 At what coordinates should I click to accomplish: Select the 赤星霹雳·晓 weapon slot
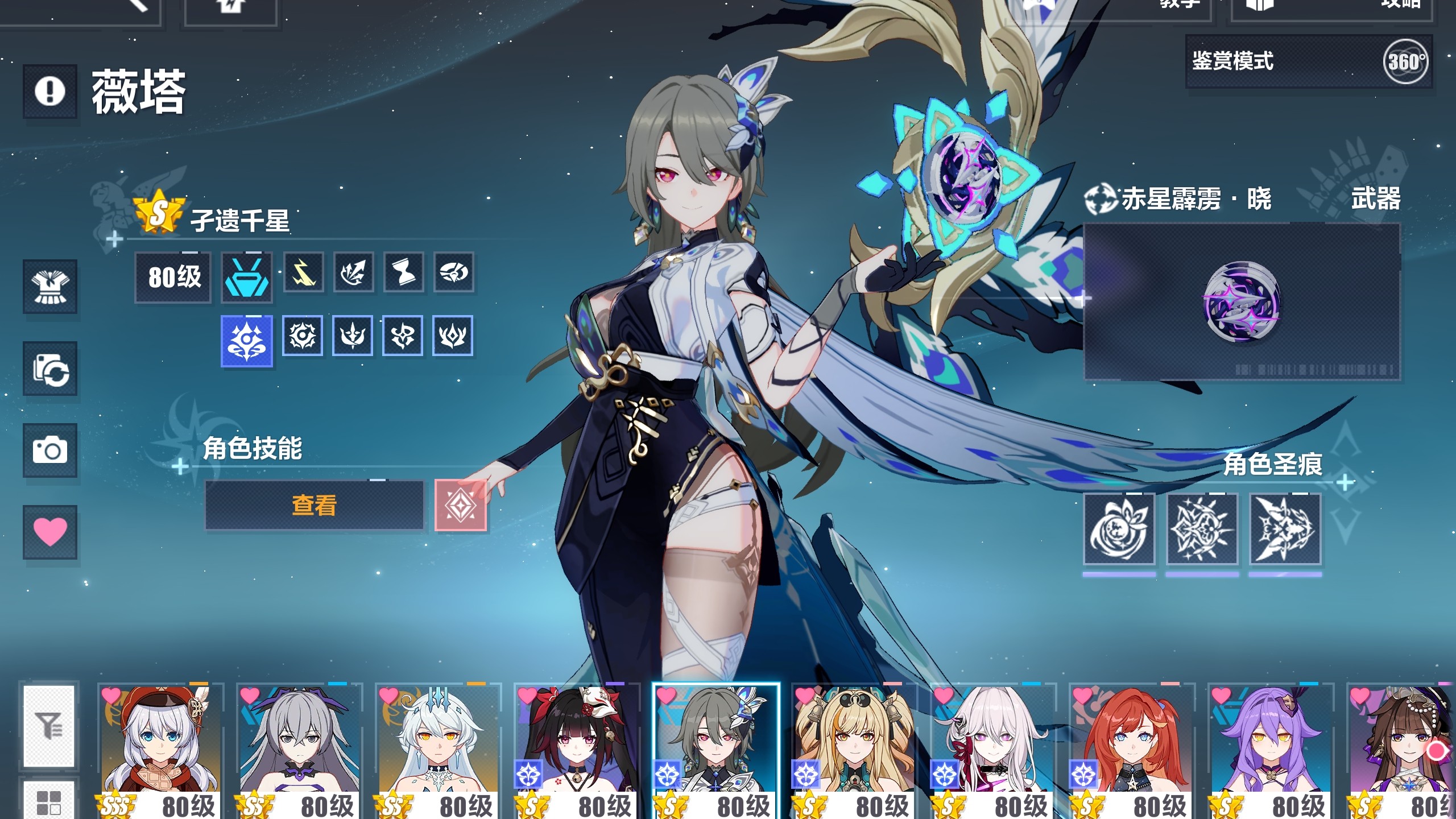click(1241, 301)
